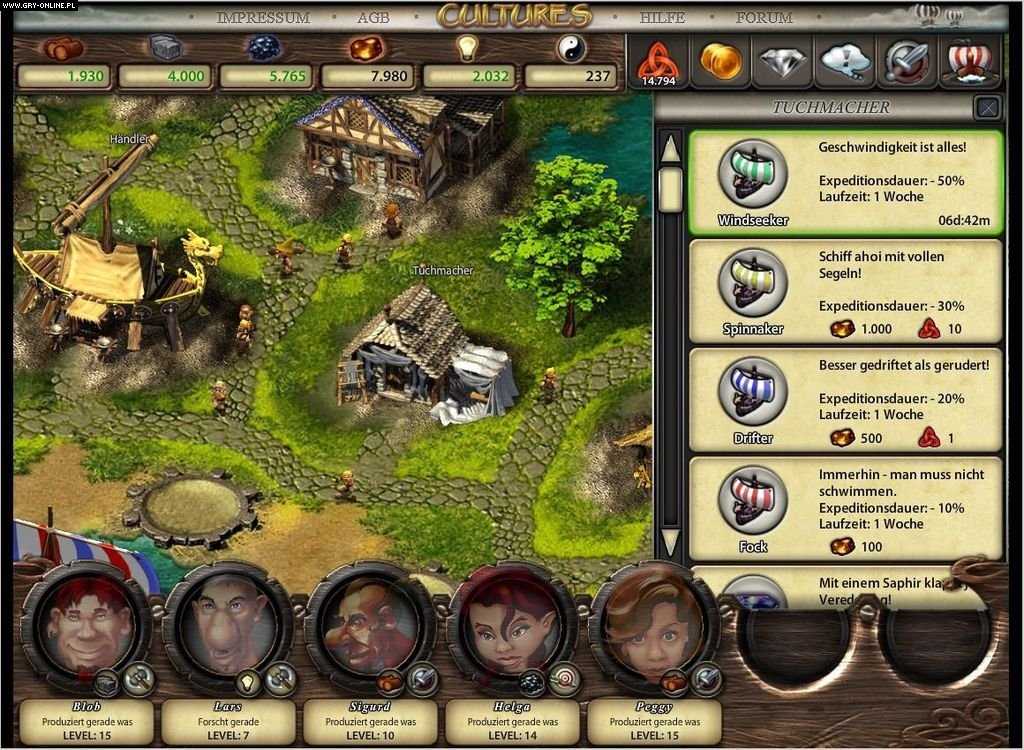The image size is (1024, 750).
Task: Open the speech cloud tab
Action: 845,62
